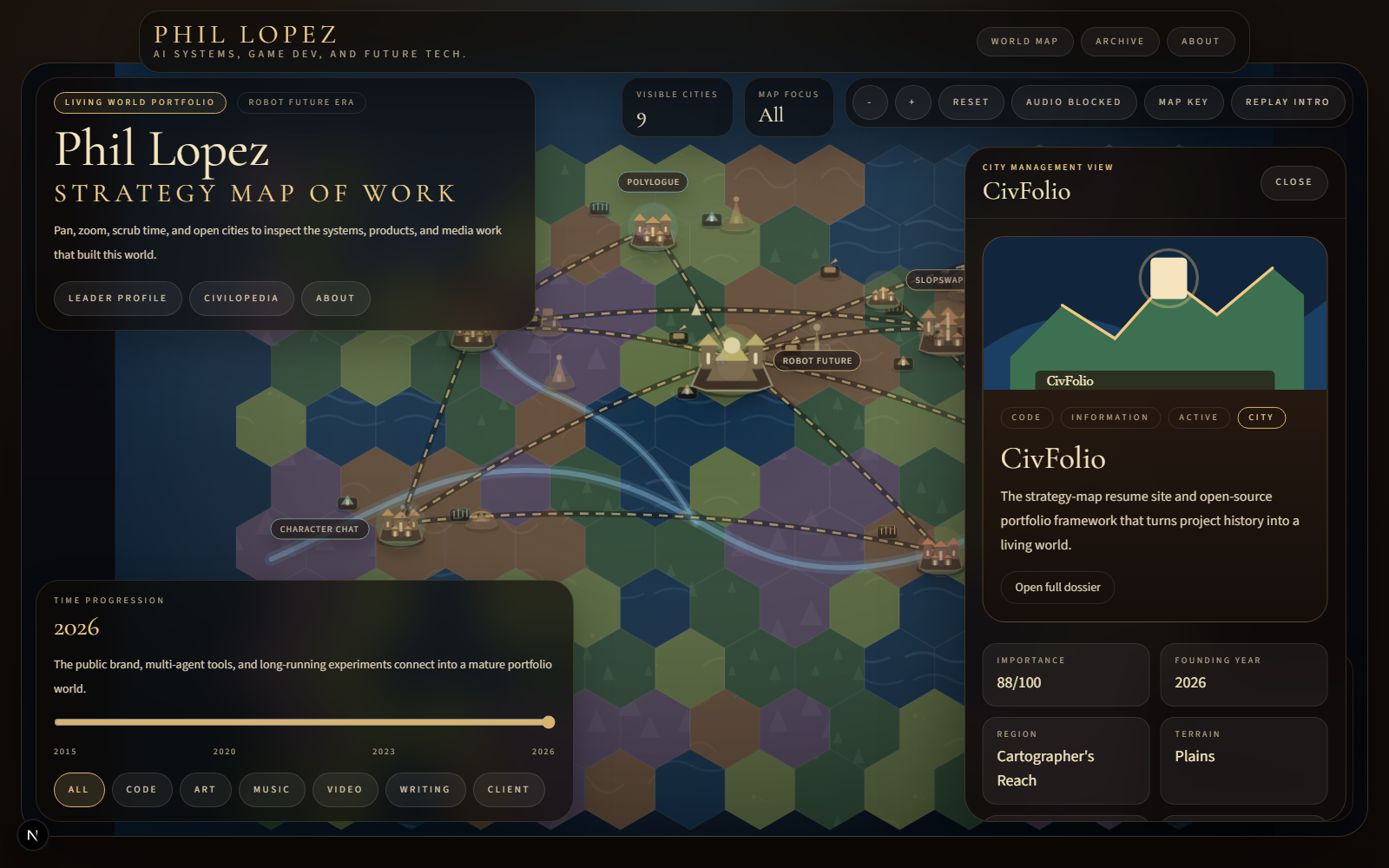Change the Map Focus selector from All

coord(787,107)
